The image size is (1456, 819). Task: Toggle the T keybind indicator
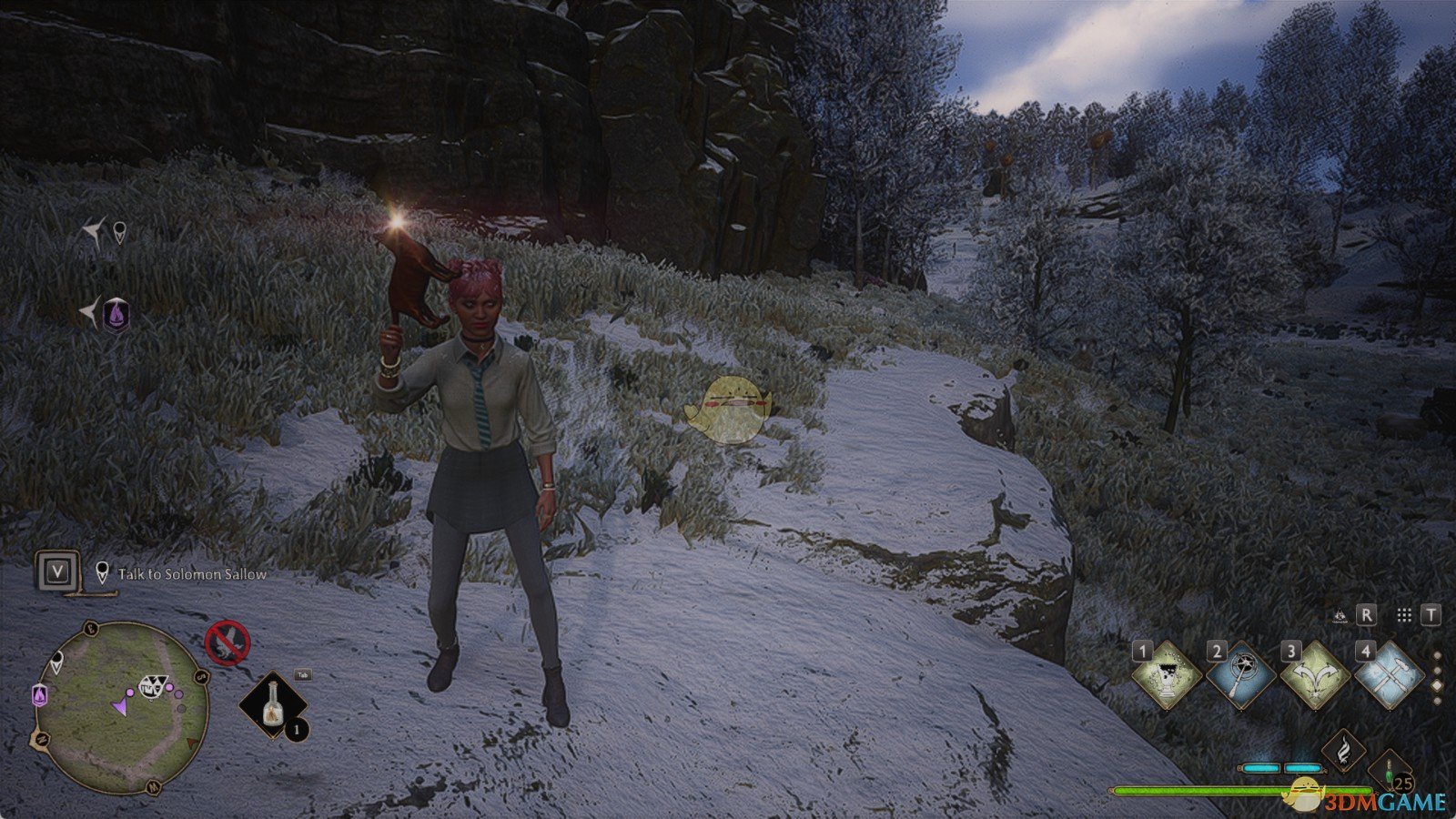[1431, 614]
